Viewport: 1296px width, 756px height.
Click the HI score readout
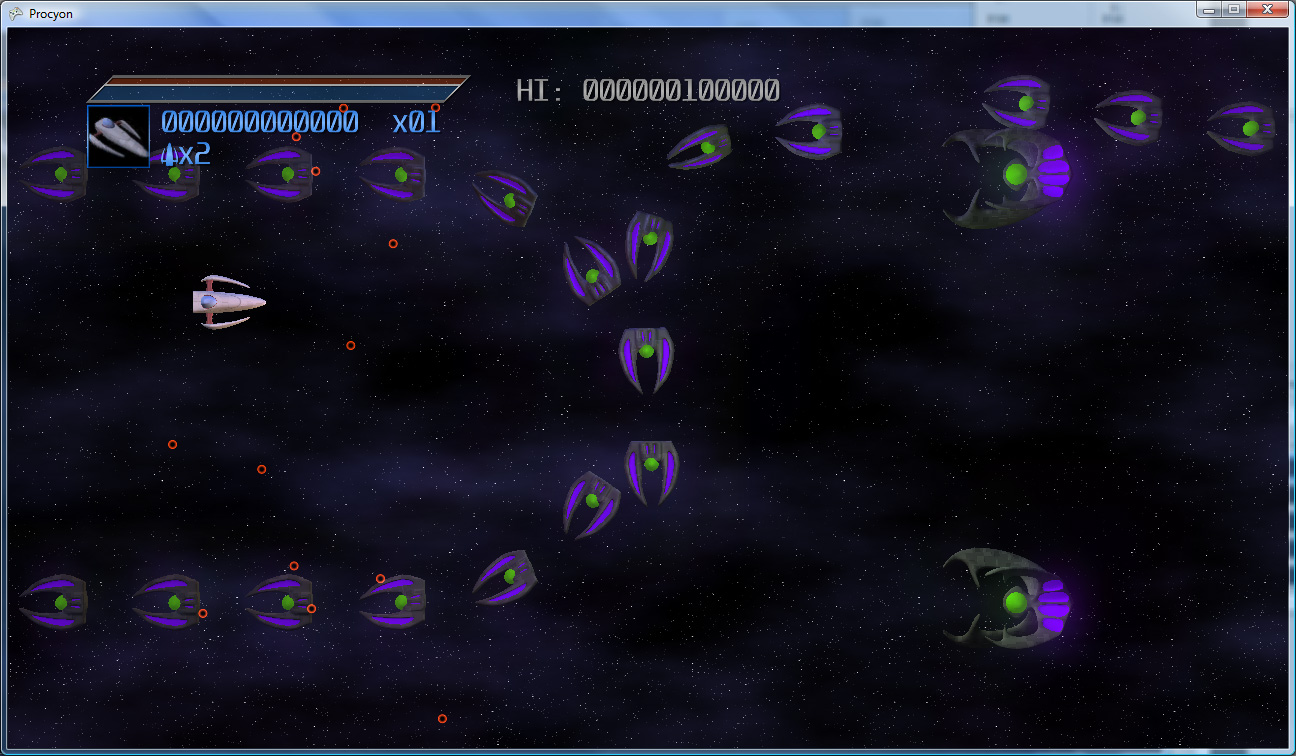coord(646,90)
